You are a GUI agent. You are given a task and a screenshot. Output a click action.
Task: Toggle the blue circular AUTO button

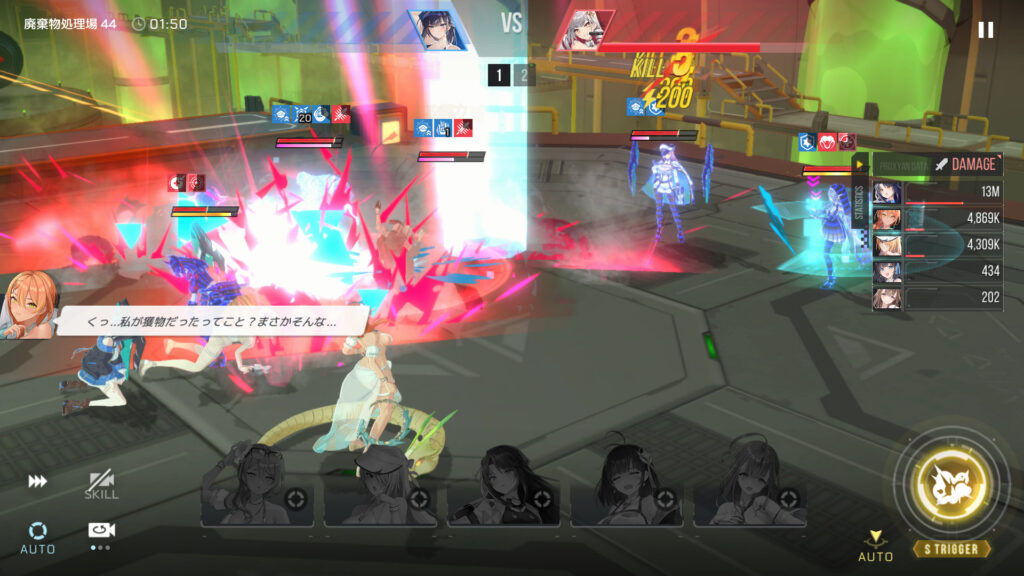38,536
